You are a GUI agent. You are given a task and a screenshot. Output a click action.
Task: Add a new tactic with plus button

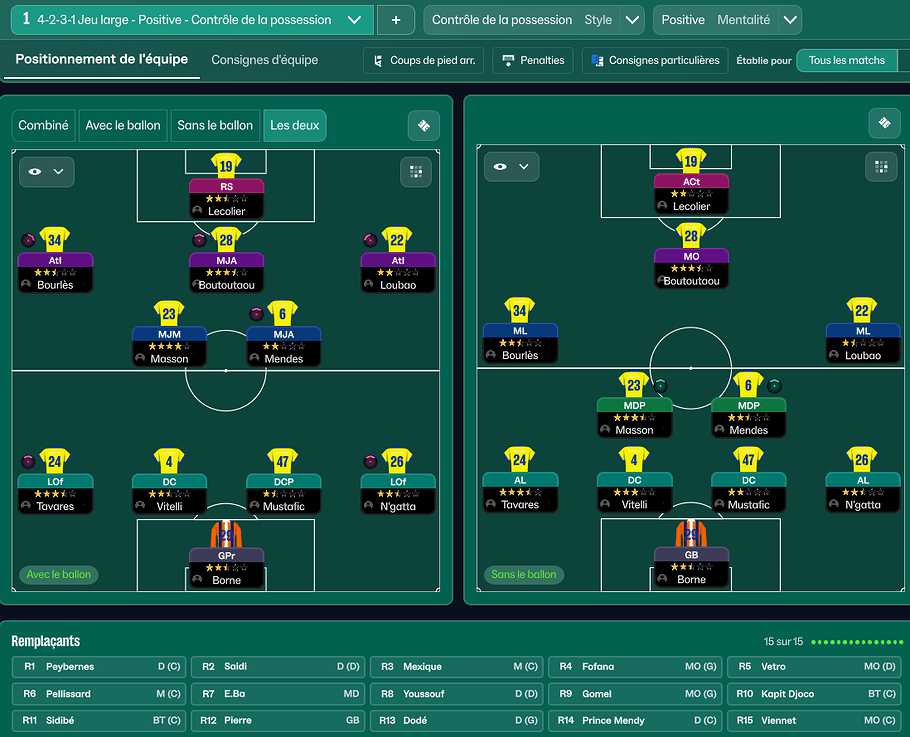396,20
